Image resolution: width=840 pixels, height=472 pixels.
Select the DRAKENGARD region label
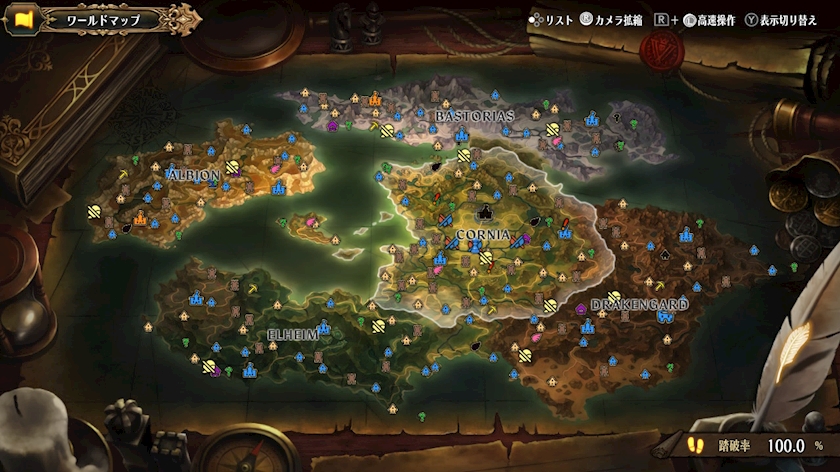pos(639,303)
